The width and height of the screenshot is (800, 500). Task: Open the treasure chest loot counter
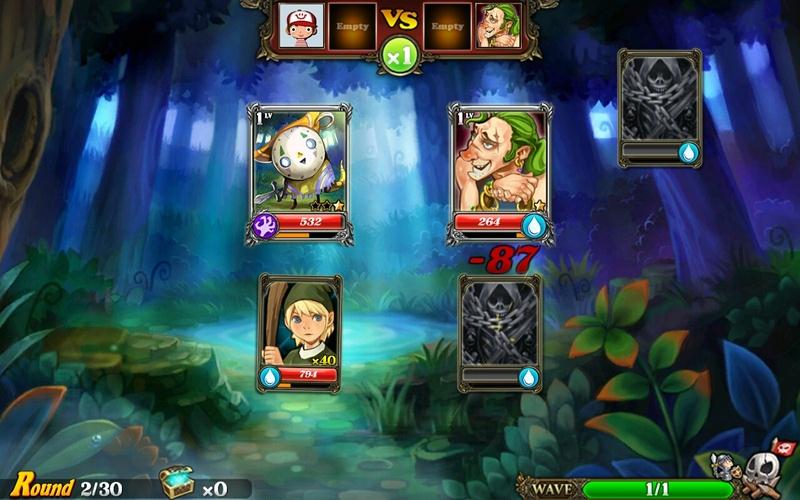176,483
